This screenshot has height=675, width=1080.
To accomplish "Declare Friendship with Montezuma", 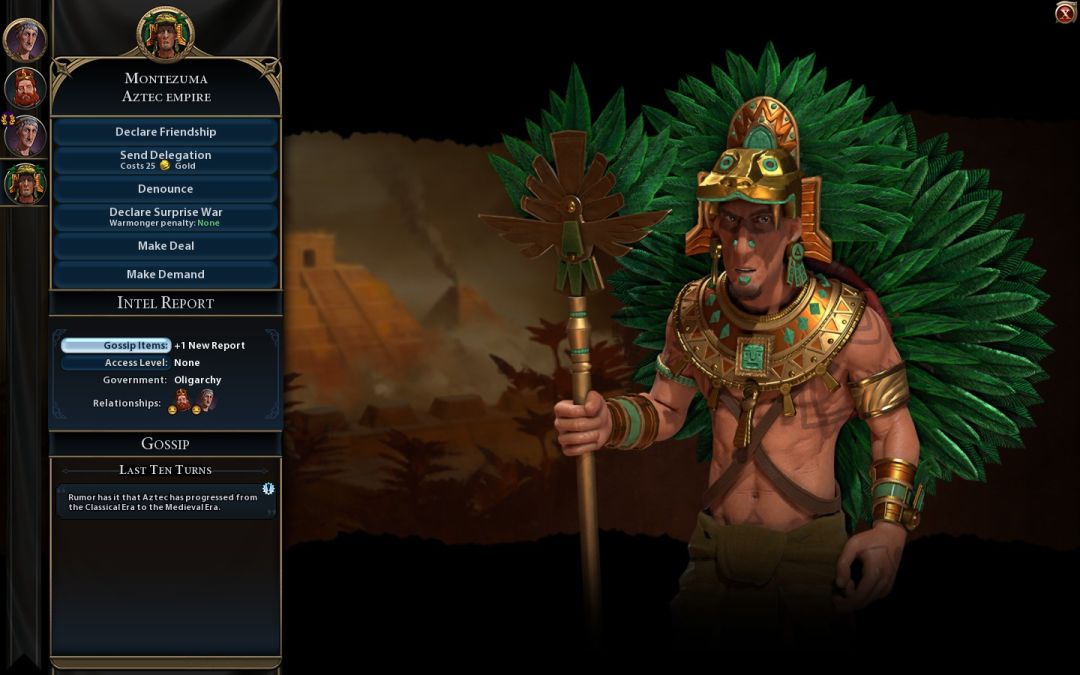I will point(165,132).
